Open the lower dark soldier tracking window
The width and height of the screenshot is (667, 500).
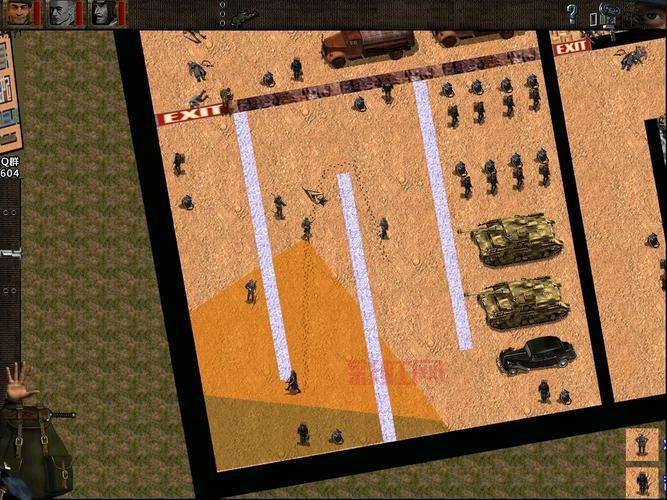642,482
